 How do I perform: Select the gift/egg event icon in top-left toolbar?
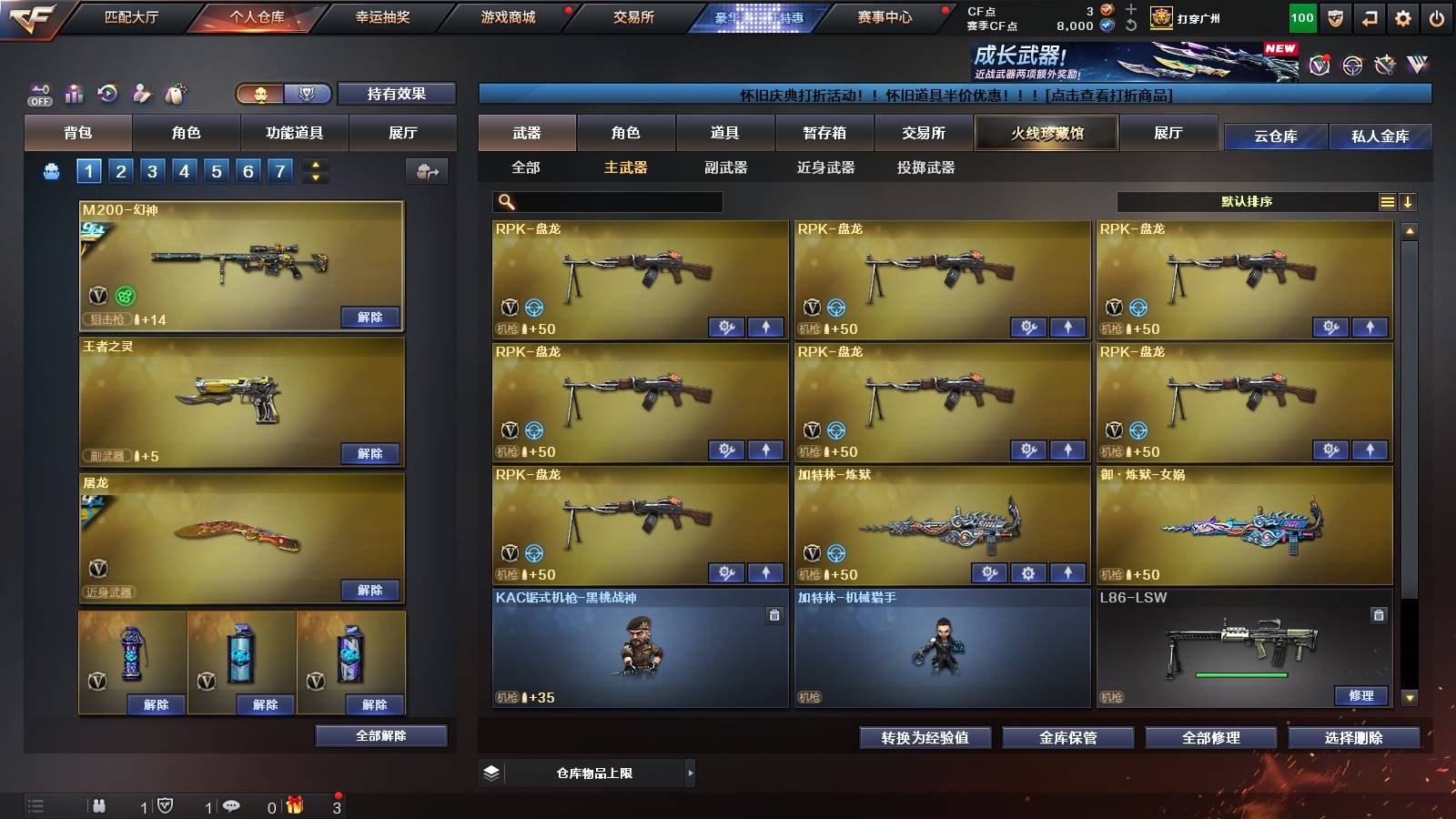(173, 92)
